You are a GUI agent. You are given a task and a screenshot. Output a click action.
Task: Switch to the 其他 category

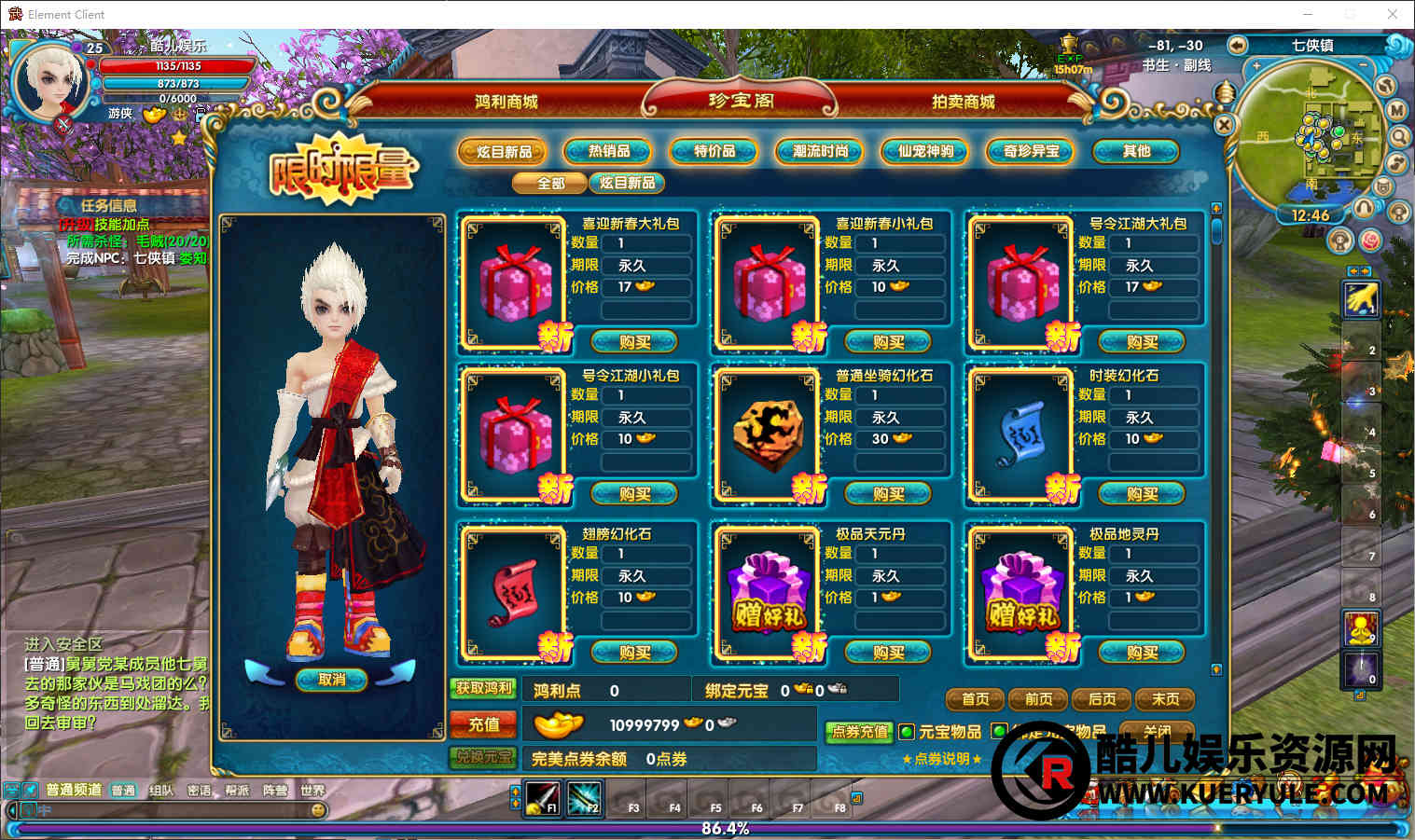pyautogui.click(x=1136, y=151)
